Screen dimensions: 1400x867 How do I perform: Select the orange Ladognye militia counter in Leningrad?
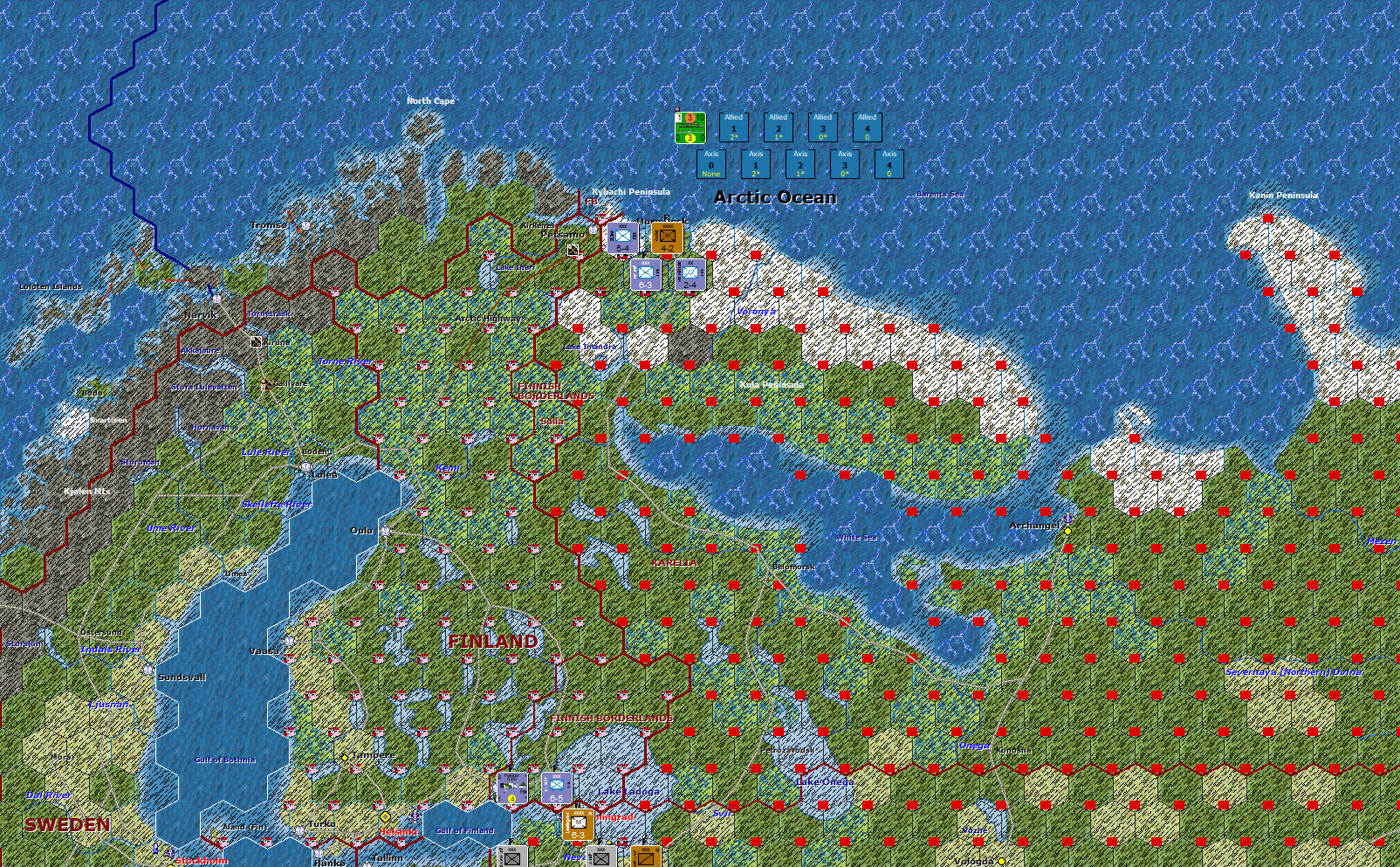point(579,823)
